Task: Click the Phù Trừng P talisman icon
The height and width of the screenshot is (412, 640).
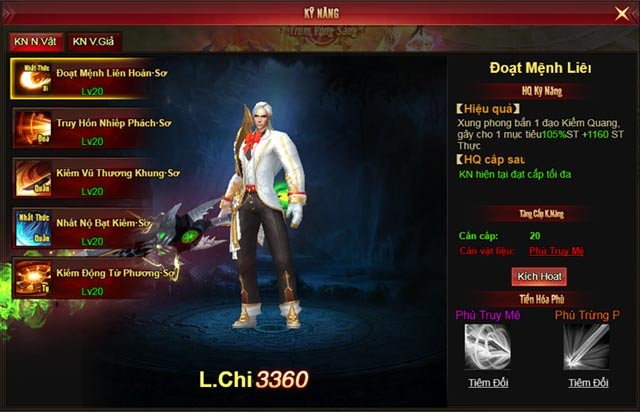Action: 587,347
